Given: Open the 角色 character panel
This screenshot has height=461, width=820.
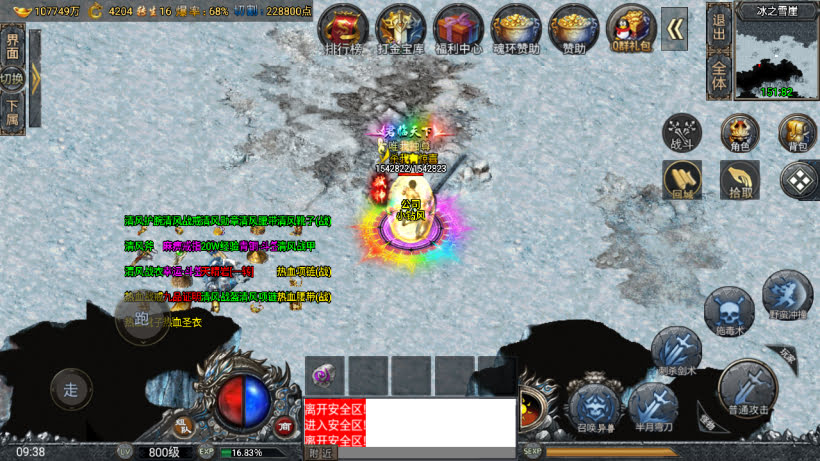Looking at the screenshot, I should (740, 133).
